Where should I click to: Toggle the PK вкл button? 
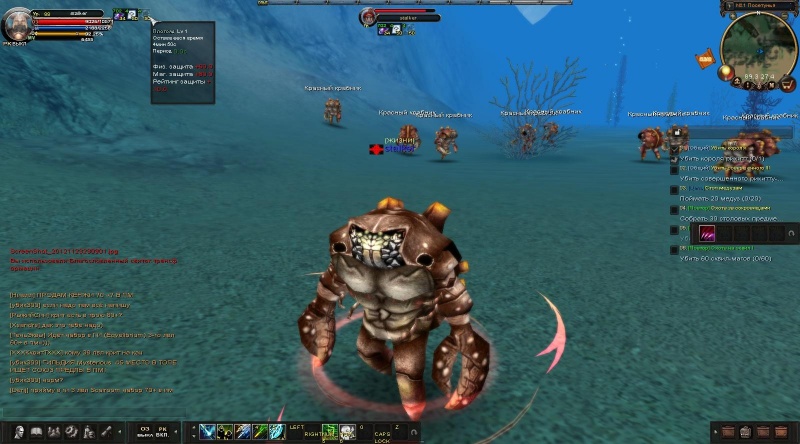coord(165,432)
